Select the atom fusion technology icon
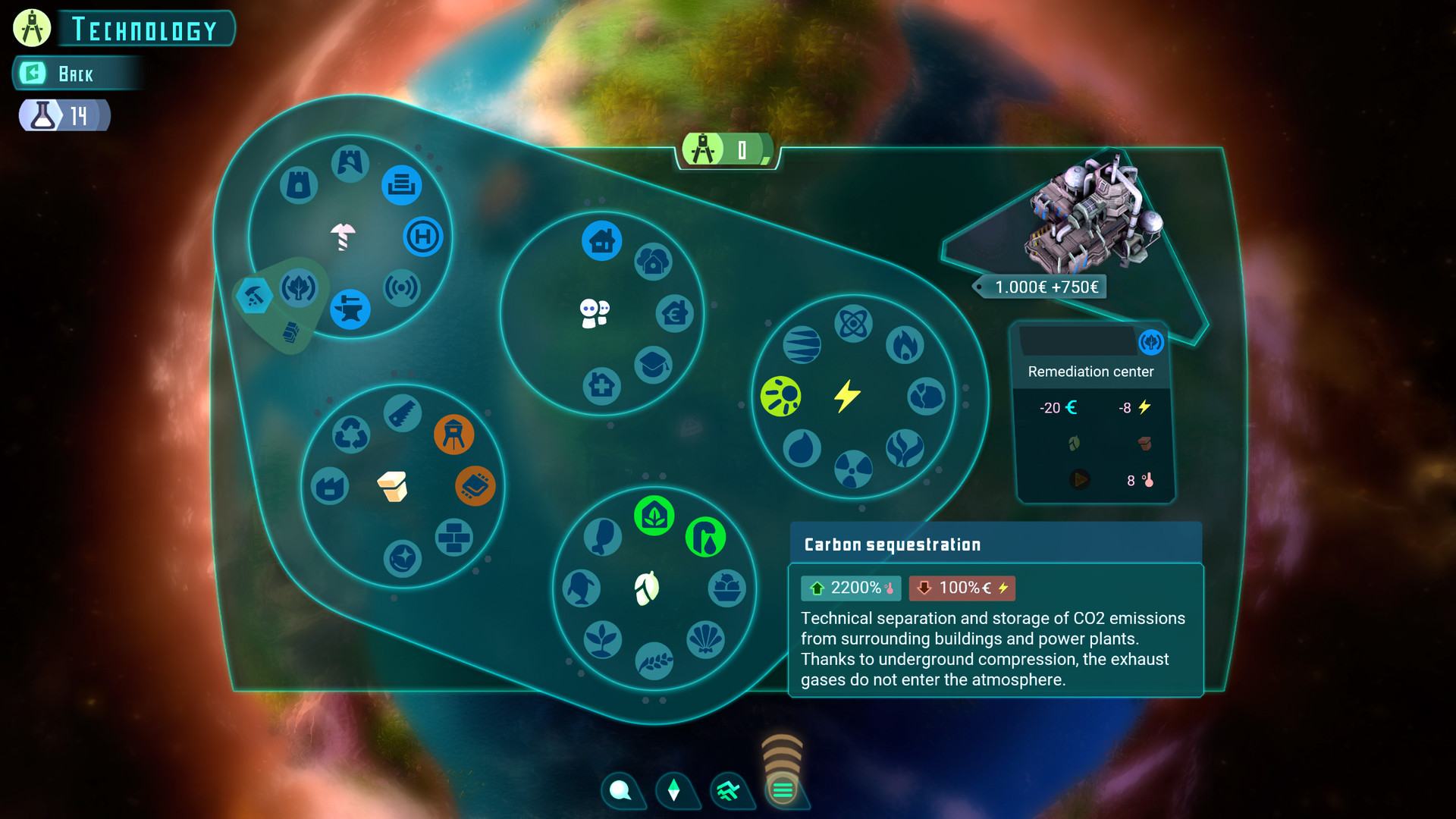Image resolution: width=1456 pixels, height=819 pixels. coord(853,325)
